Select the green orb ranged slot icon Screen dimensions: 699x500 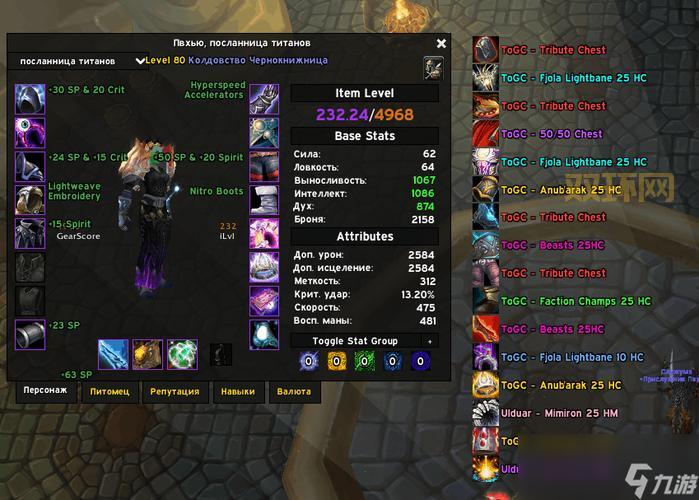point(182,354)
